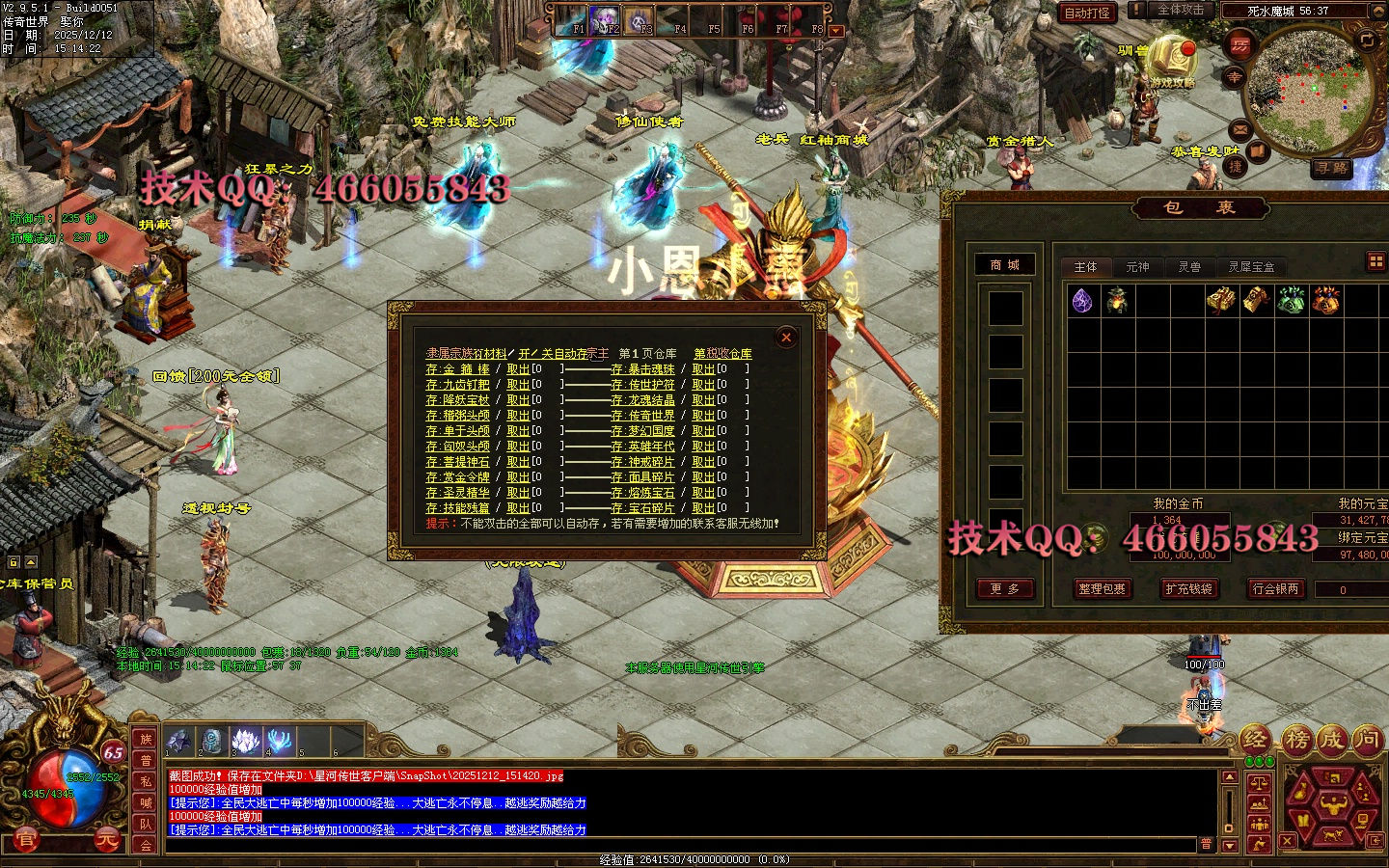Select the 灵犀宝盒 tab

click(1250, 266)
